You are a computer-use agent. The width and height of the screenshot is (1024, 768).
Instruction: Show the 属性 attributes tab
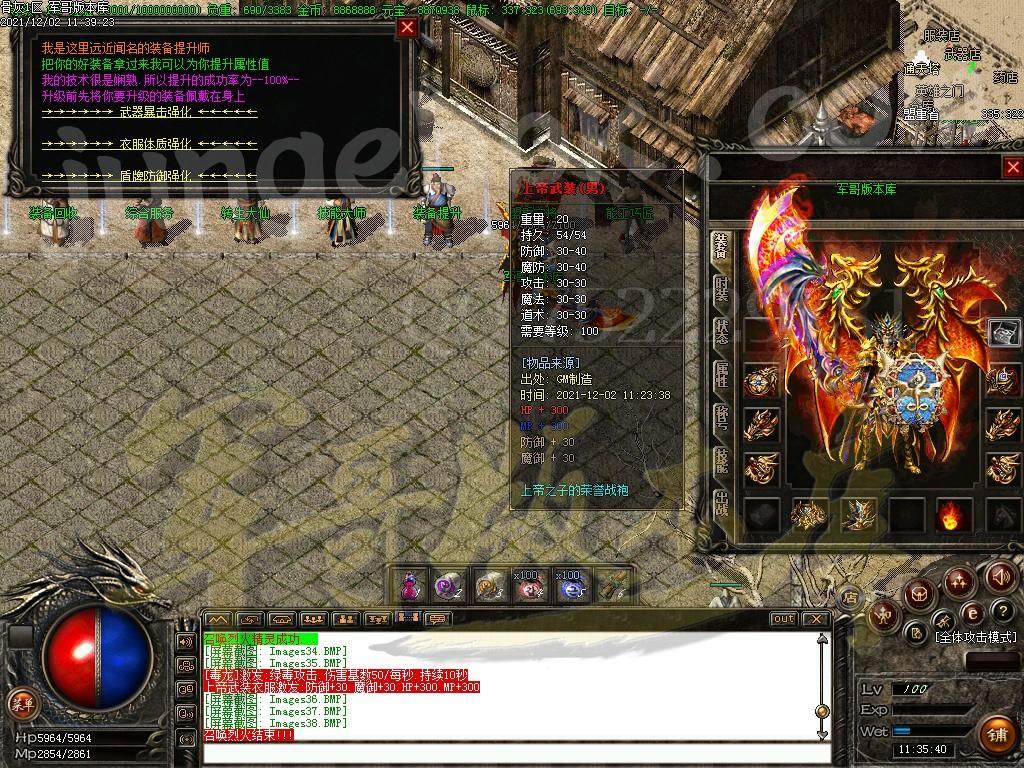pyautogui.click(x=721, y=376)
